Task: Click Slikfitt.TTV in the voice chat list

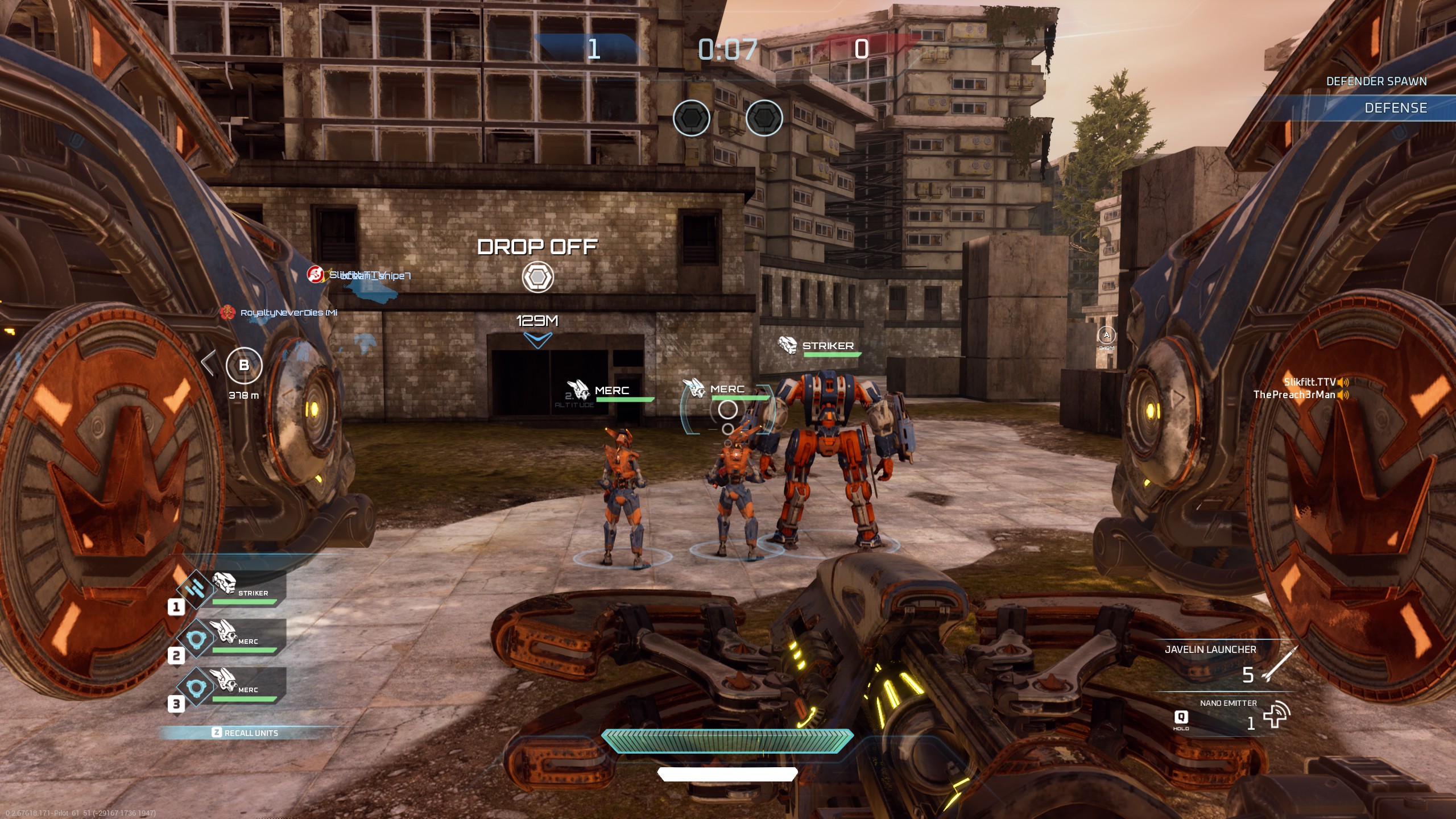Action: 1309,382
